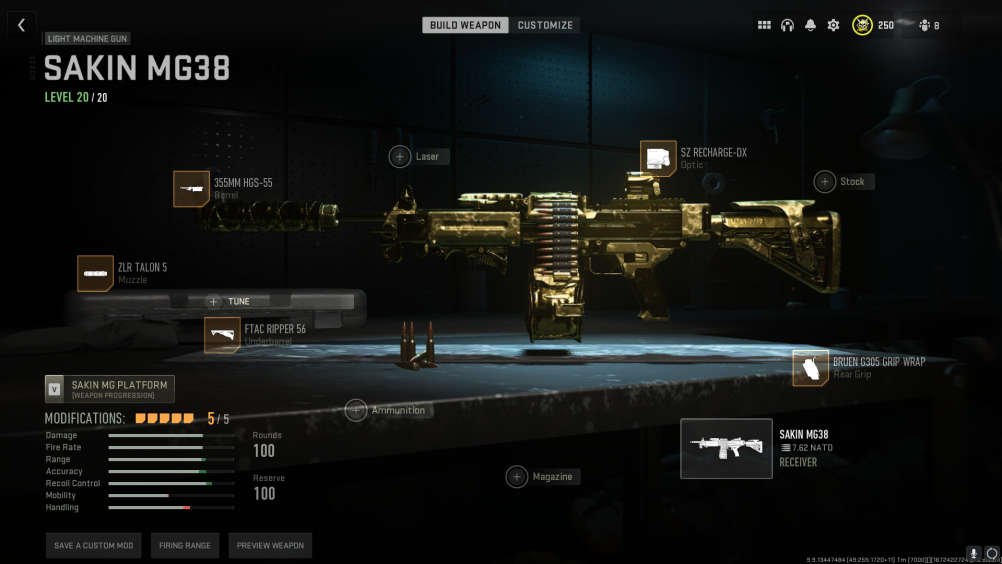
Task: Switch to the Customize tab
Action: (x=545, y=25)
